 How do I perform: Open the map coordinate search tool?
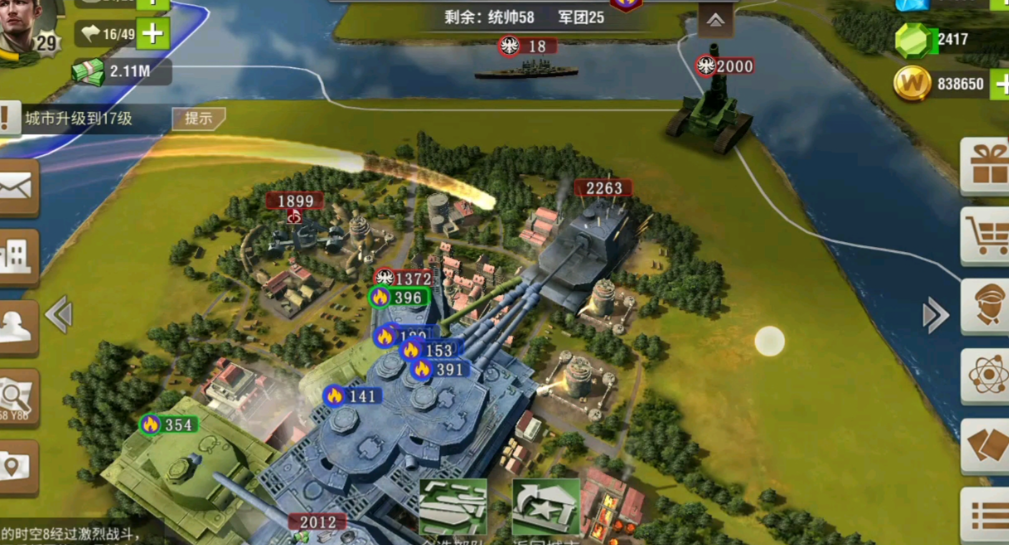click(17, 398)
